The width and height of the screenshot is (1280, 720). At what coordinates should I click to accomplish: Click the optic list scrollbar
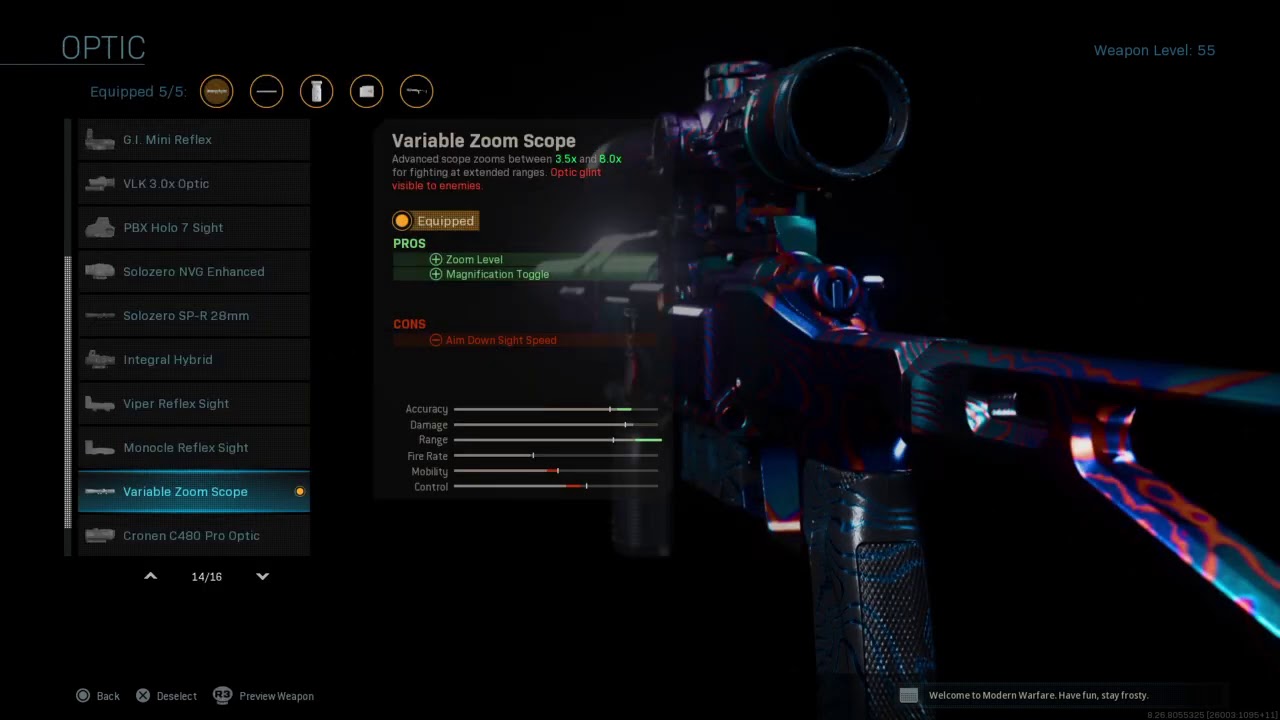(x=68, y=390)
